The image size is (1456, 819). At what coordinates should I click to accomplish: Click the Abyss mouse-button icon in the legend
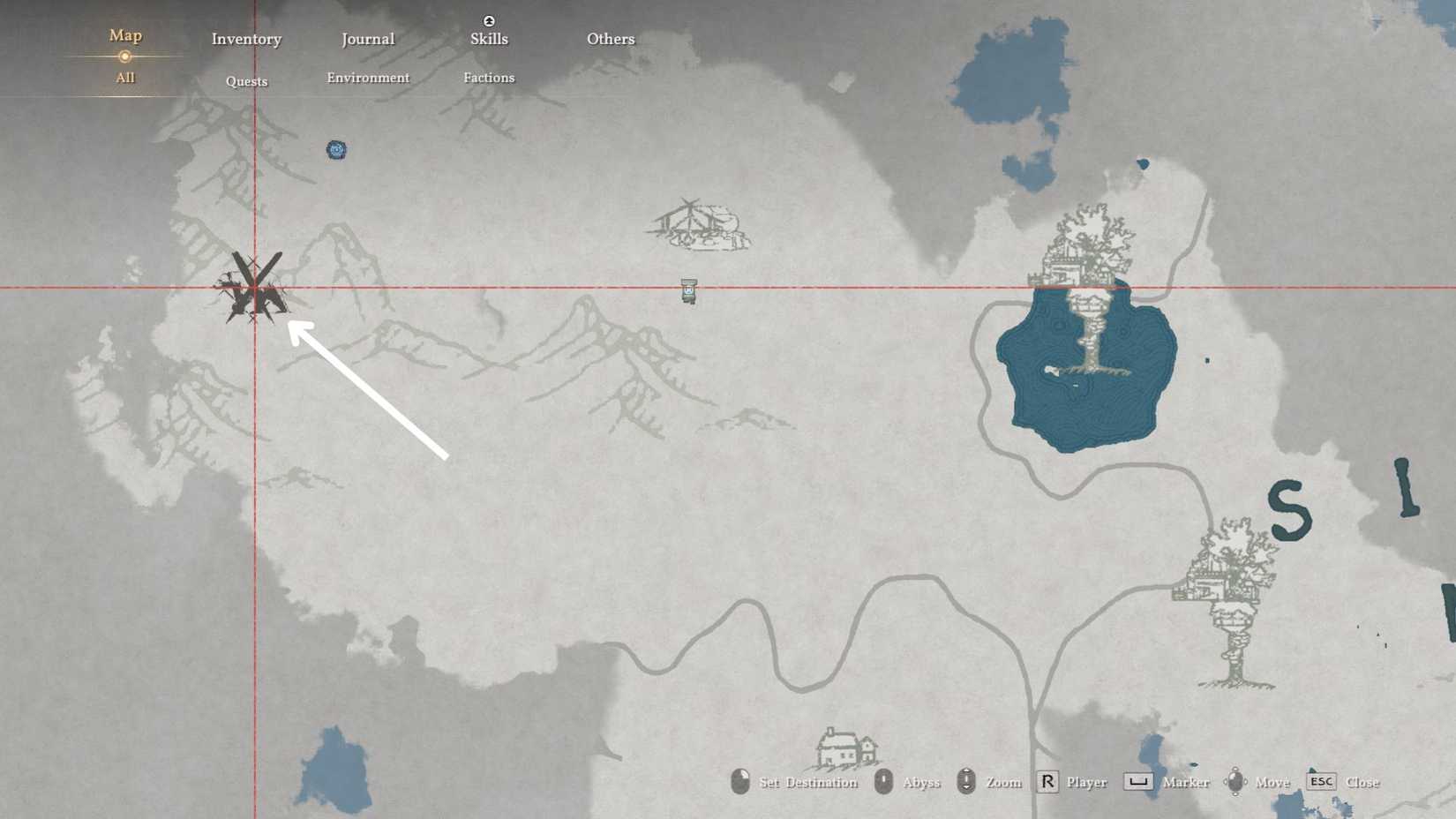tap(882, 781)
